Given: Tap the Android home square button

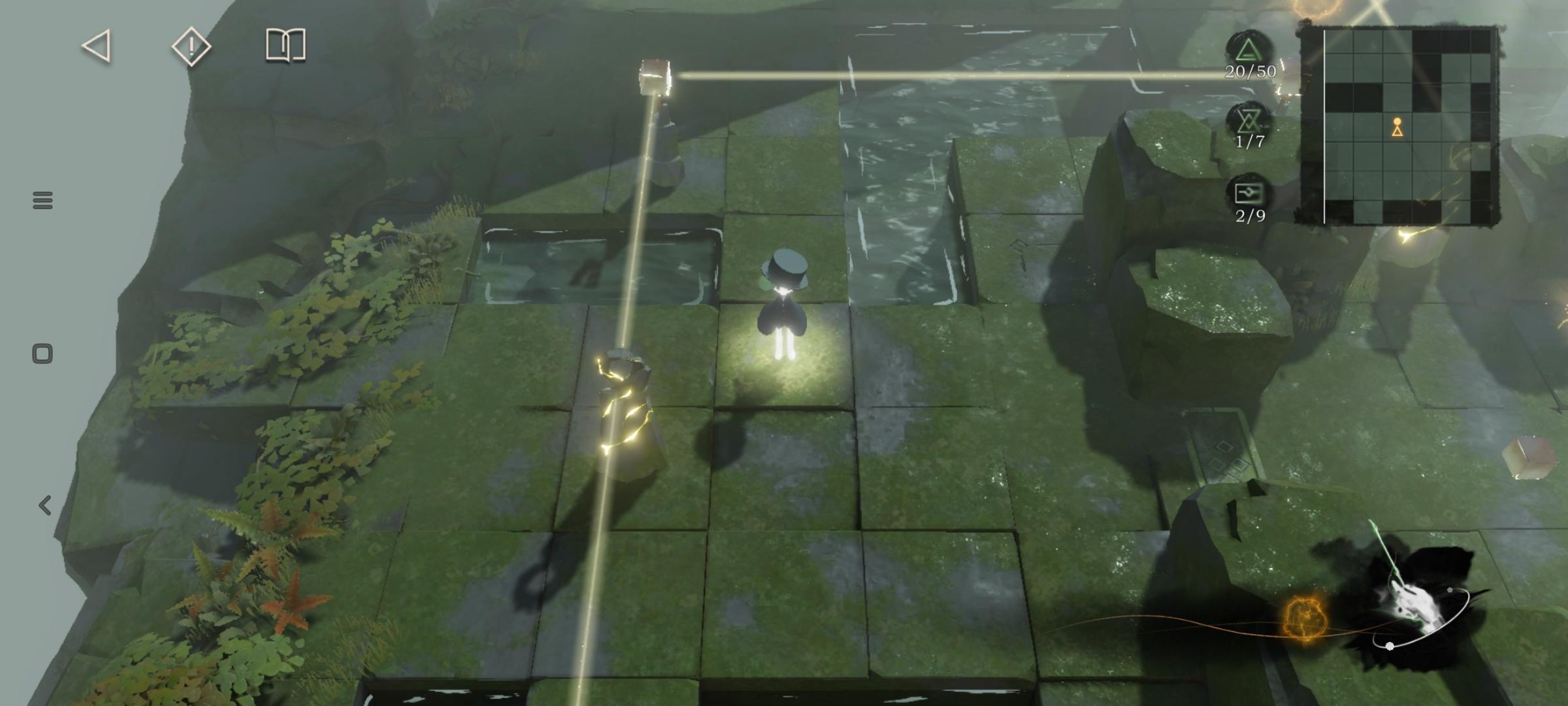Looking at the screenshot, I should click(x=42, y=354).
